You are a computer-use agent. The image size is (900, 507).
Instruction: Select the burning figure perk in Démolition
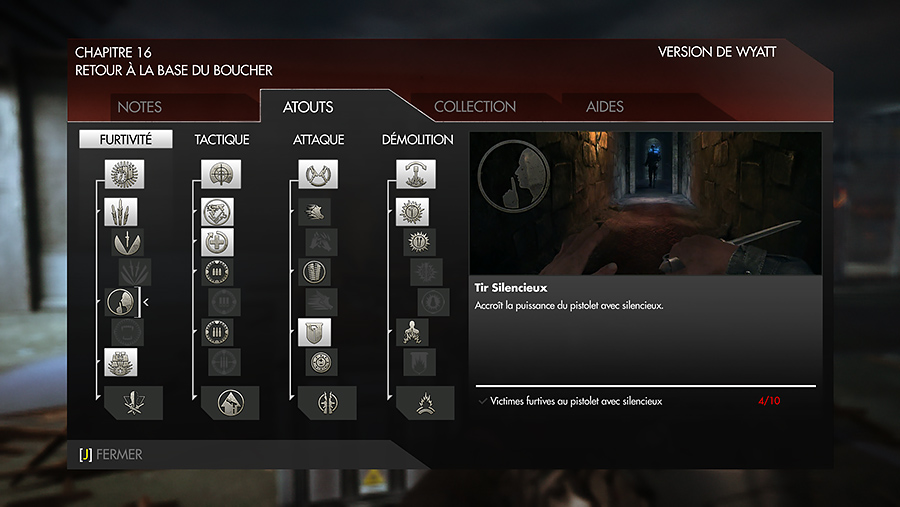(414, 332)
